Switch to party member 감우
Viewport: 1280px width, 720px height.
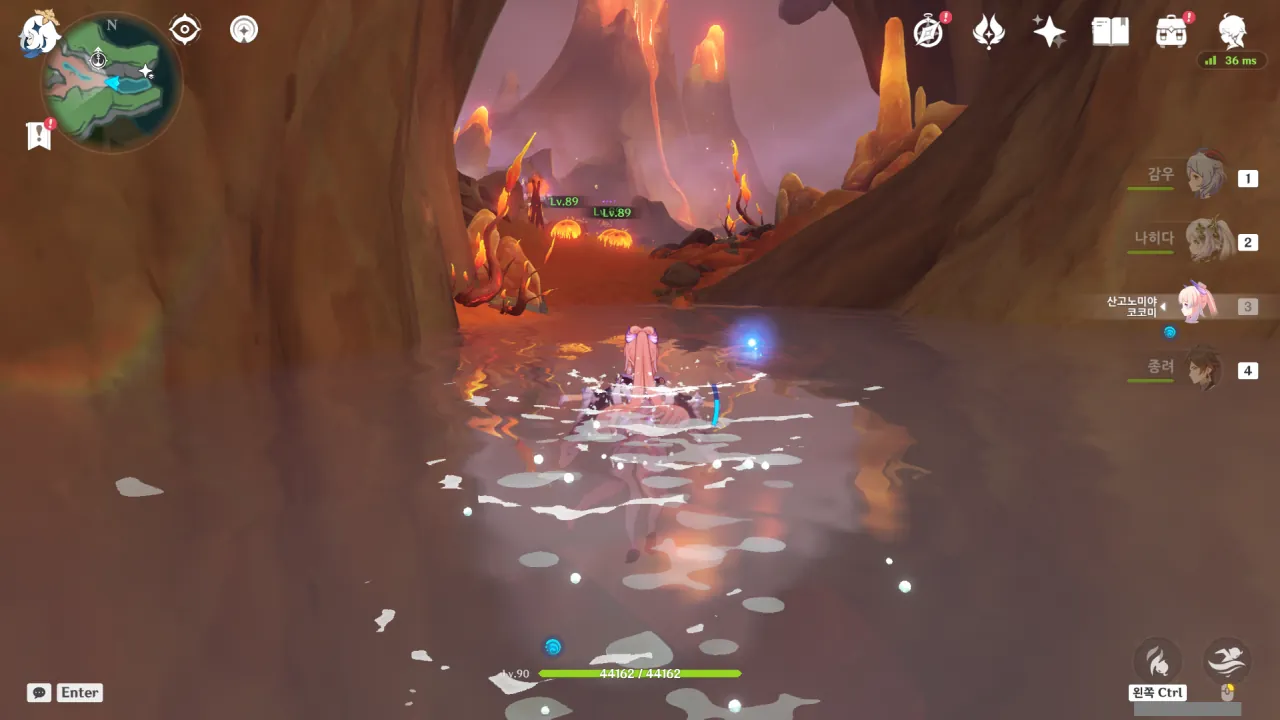(x=1205, y=177)
